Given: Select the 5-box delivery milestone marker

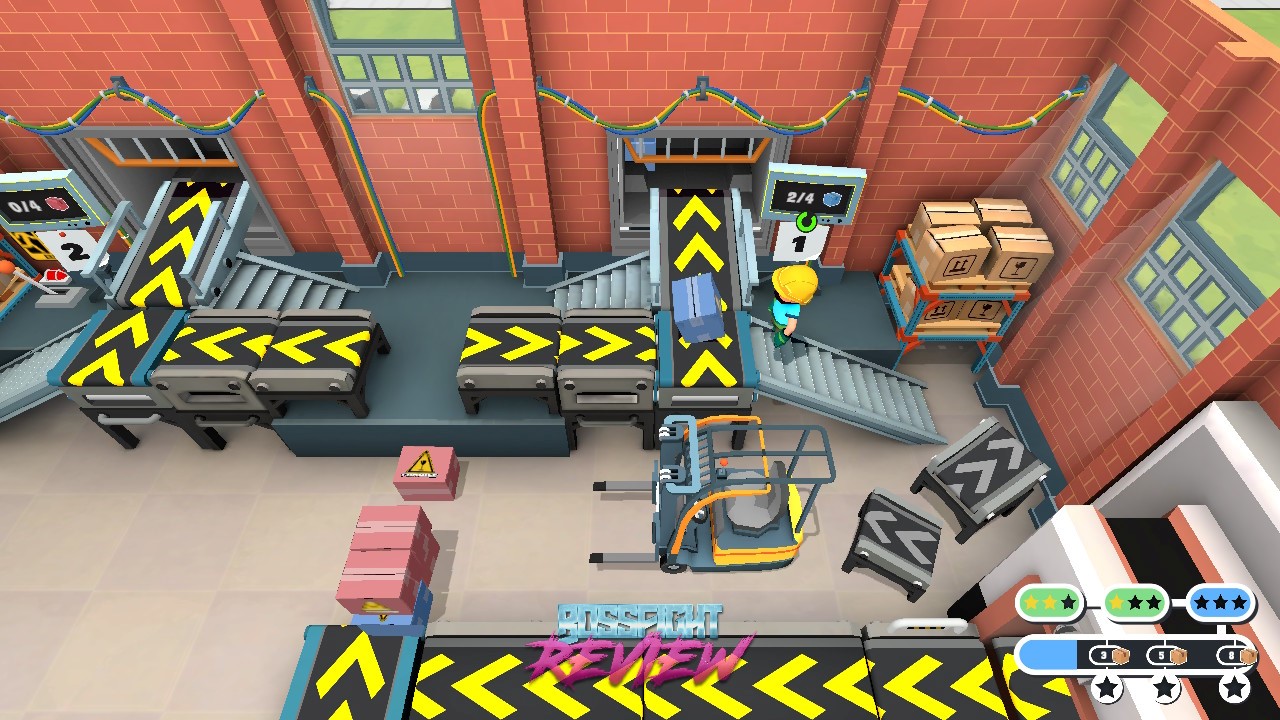Looking at the screenshot, I should [1165, 657].
